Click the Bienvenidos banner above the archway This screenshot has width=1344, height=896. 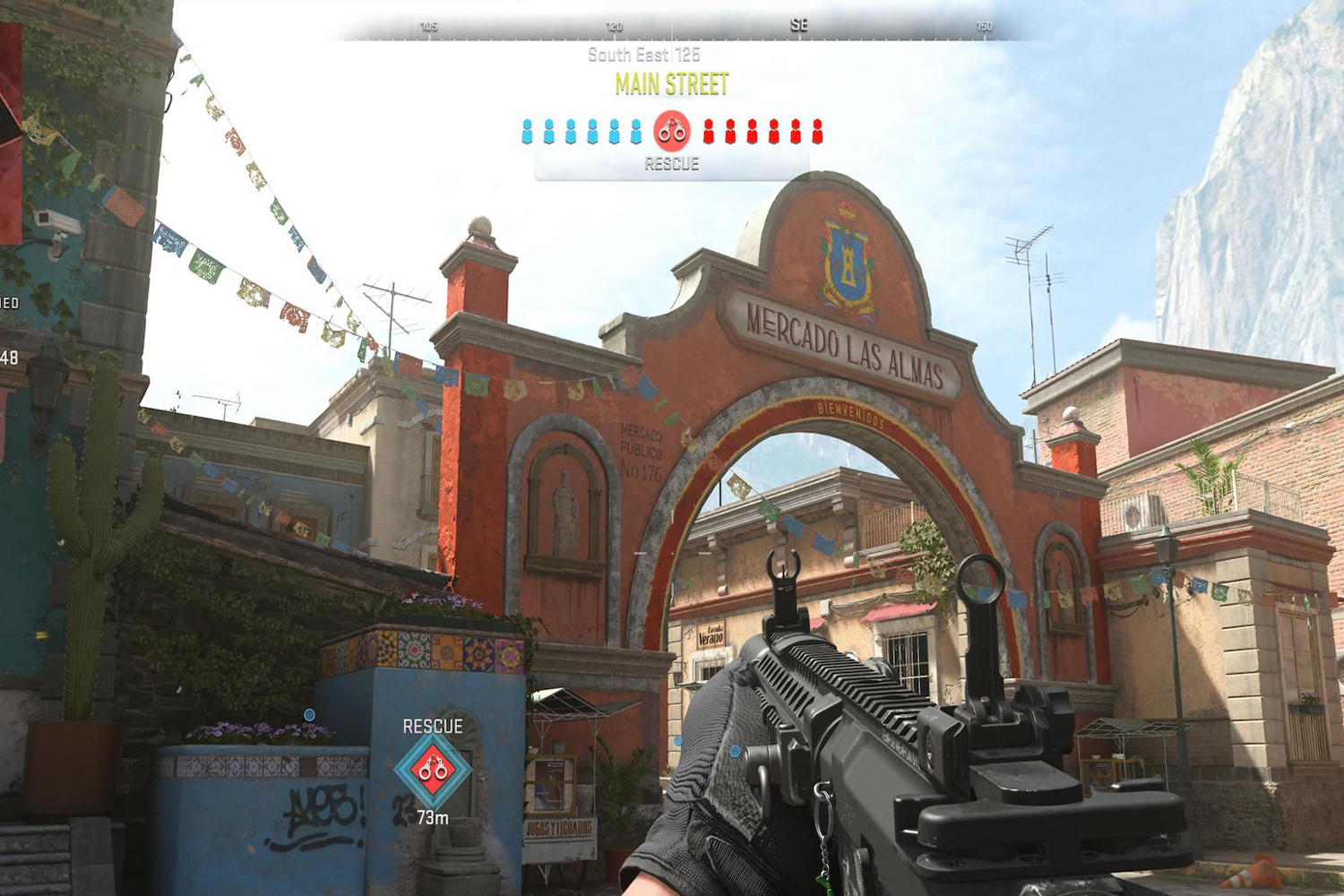pyautogui.click(x=849, y=411)
